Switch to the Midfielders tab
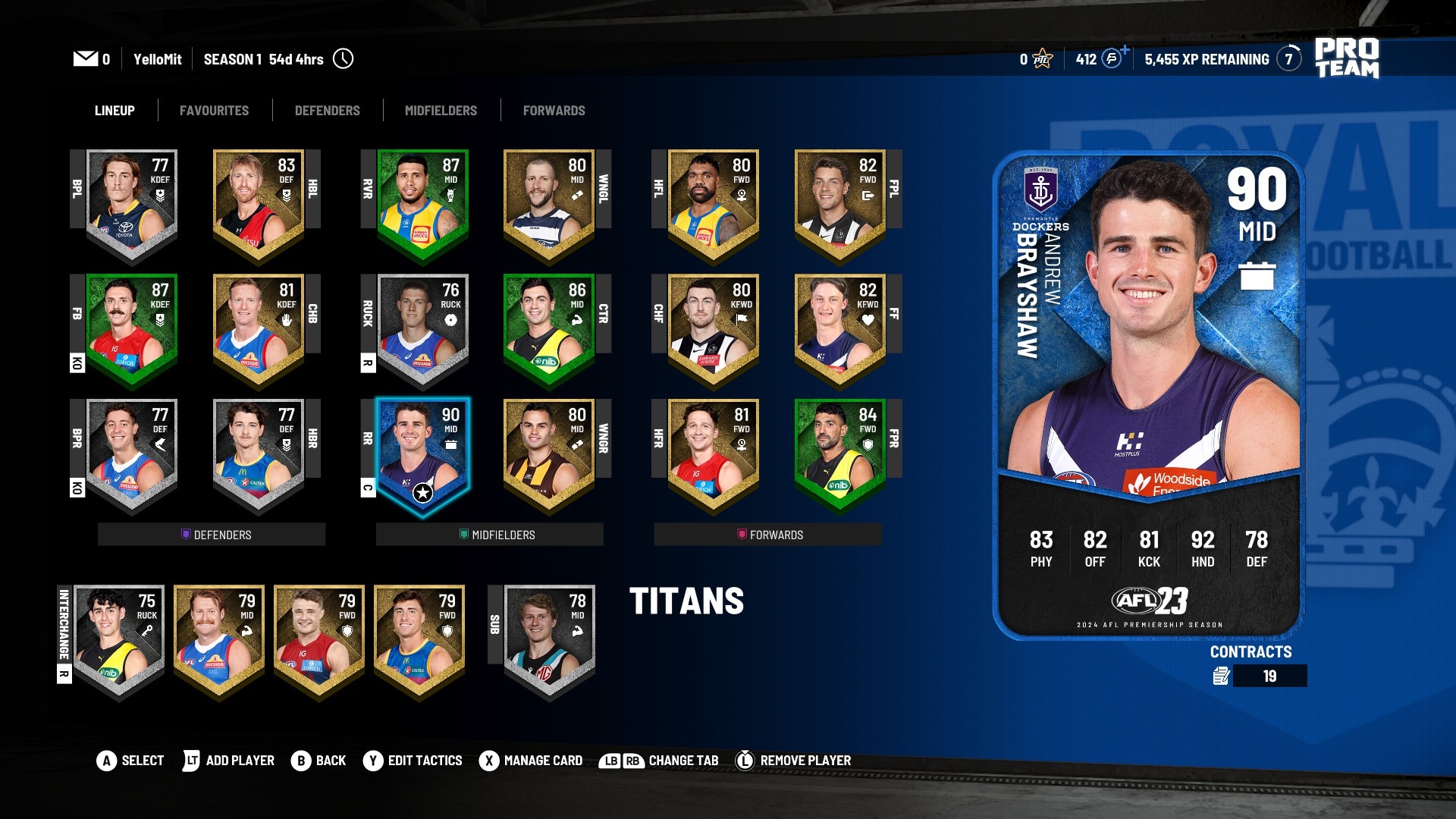1456x819 pixels. 441,111
